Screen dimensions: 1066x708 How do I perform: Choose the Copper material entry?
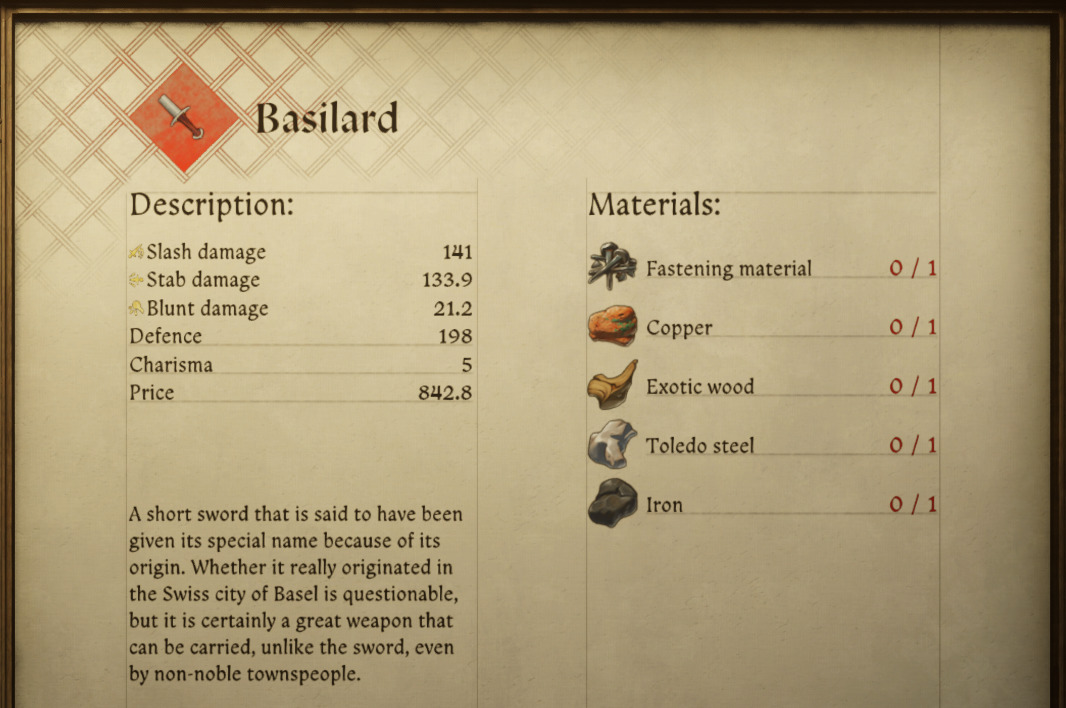click(x=679, y=328)
